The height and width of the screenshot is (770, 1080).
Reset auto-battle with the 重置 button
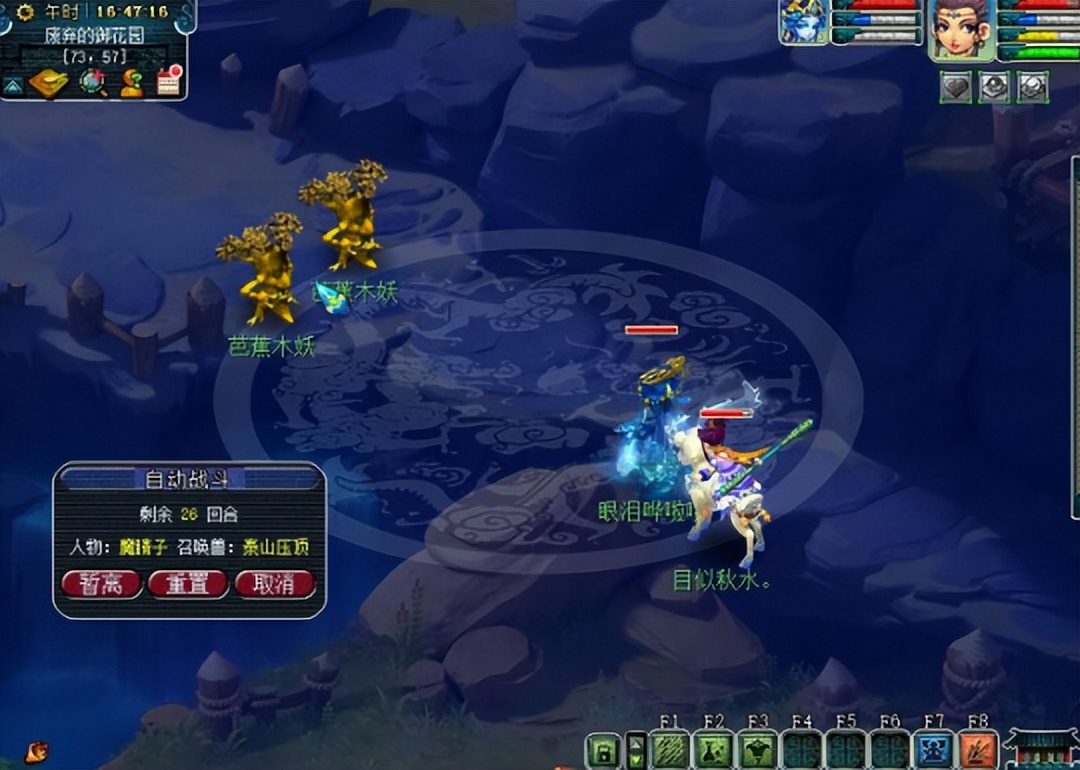[x=188, y=584]
